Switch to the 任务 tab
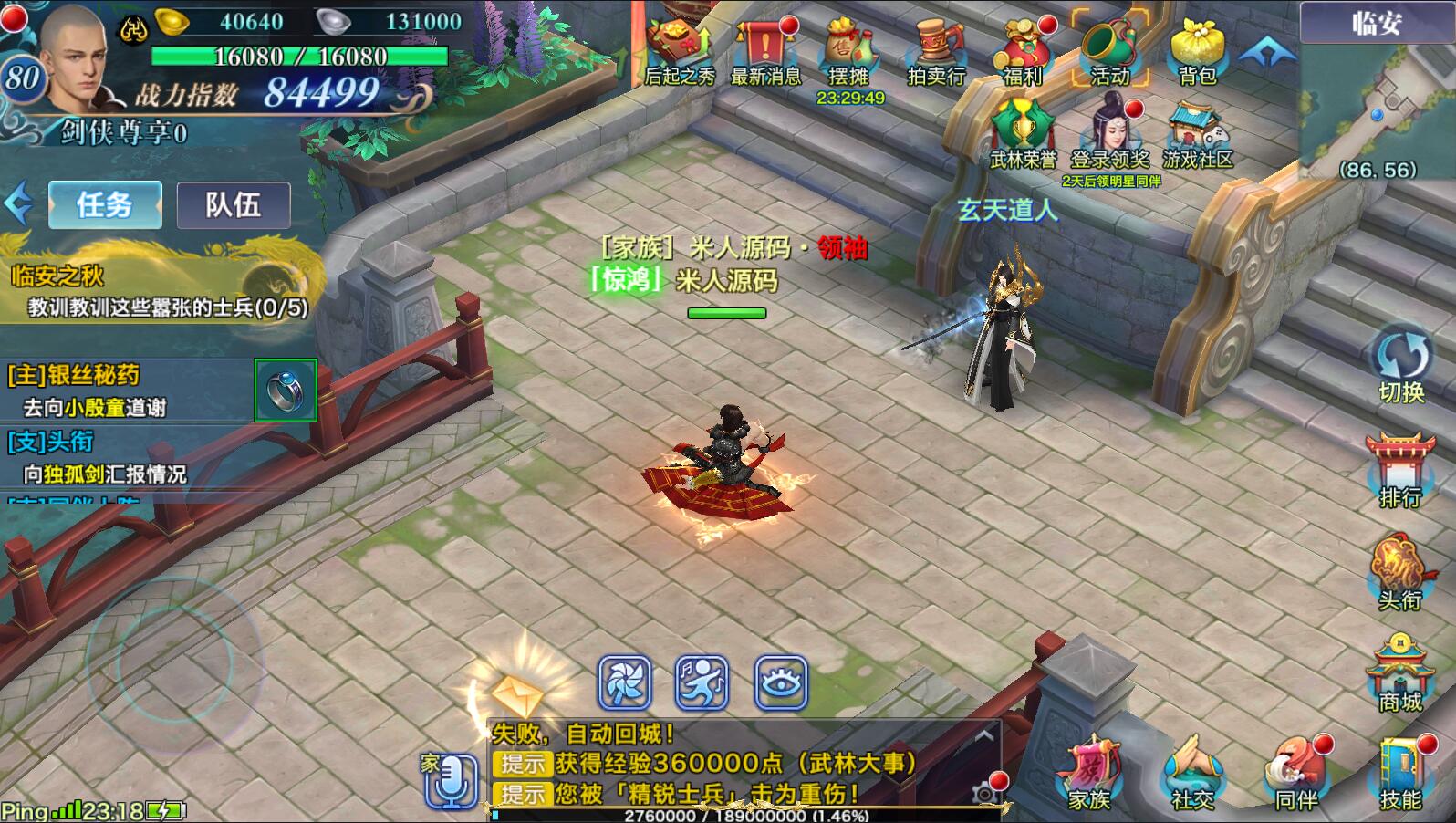 point(105,204)
